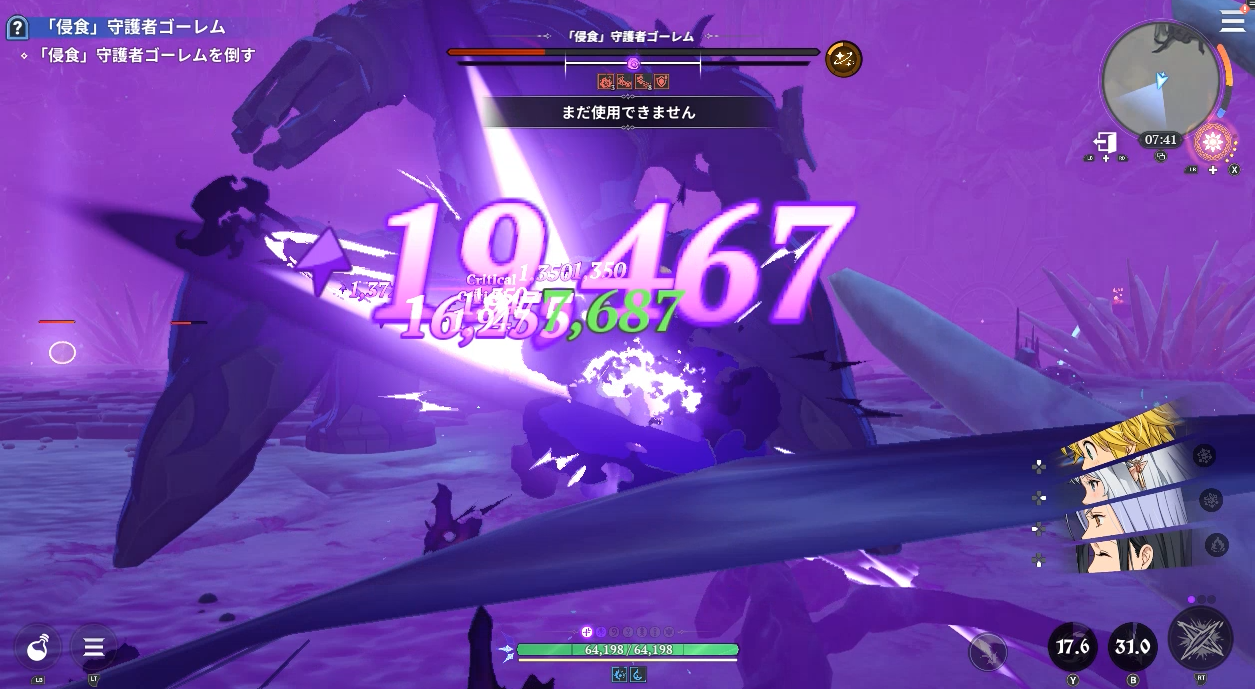Select the exit door icon
Viewport: 1255px width, 689px height.
1105,142
